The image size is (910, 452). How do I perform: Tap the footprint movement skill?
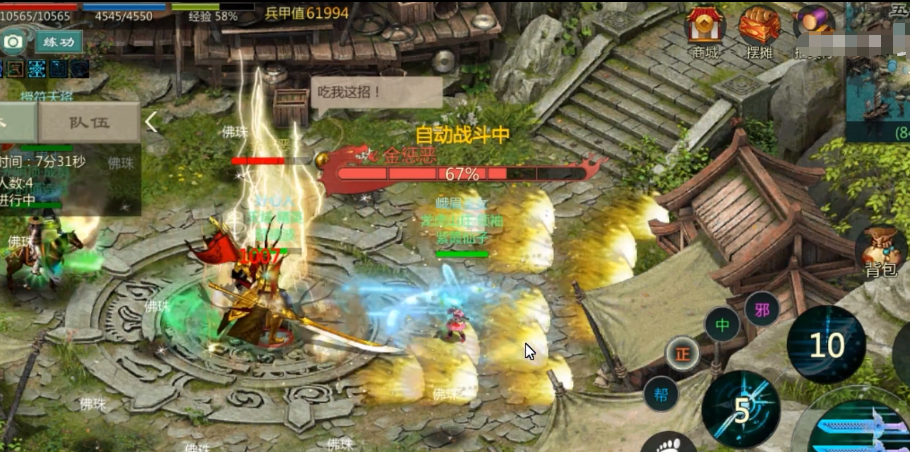[669, 443]
